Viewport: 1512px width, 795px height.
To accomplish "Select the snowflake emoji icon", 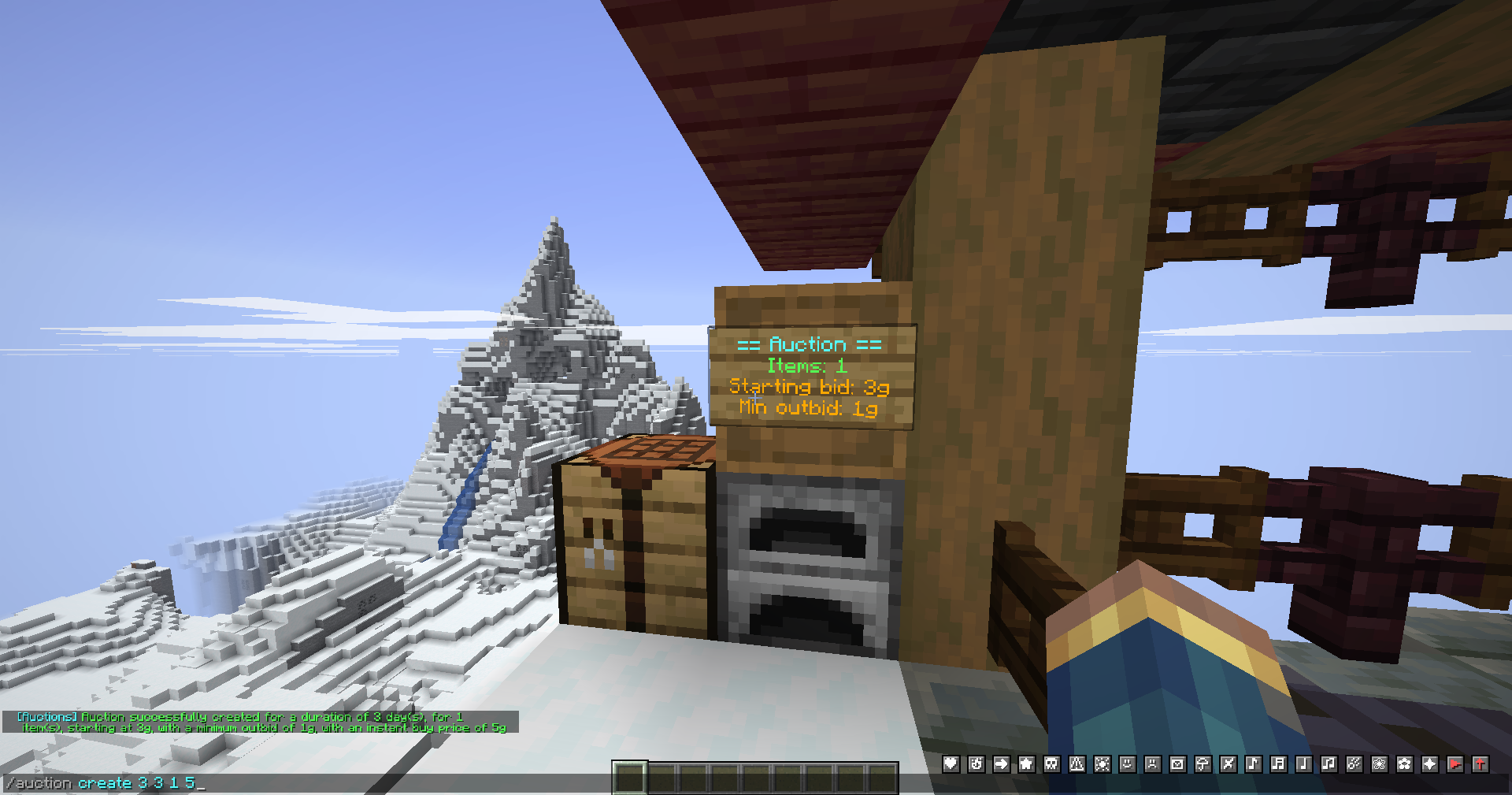I will click(1102, 764).
